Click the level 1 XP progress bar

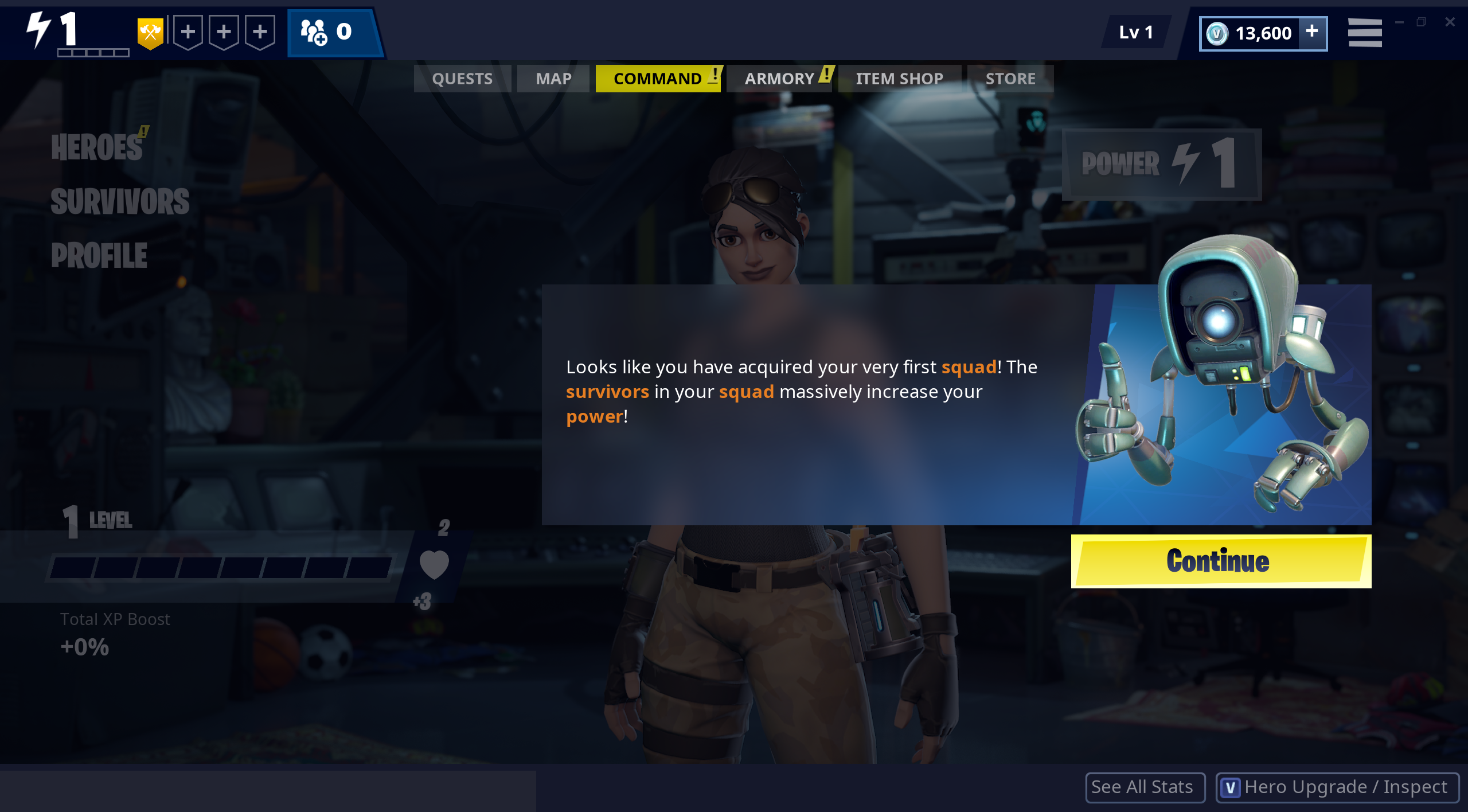pyautogui.click(x=224, y=569)
